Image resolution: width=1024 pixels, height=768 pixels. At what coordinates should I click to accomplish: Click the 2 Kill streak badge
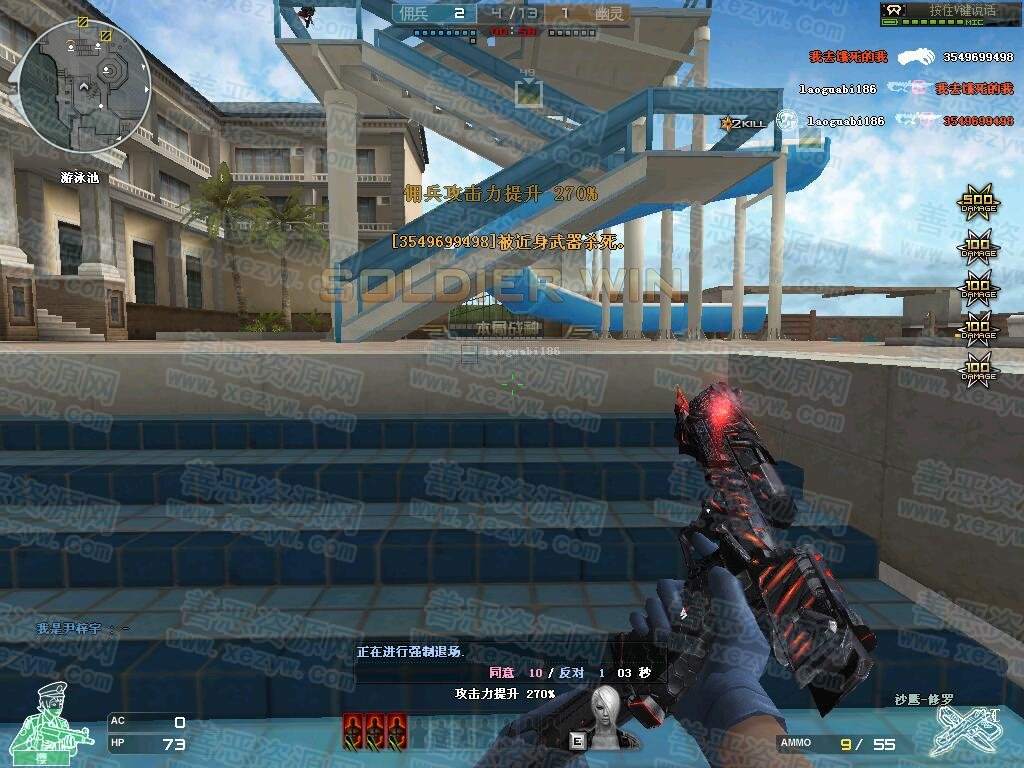743,123
